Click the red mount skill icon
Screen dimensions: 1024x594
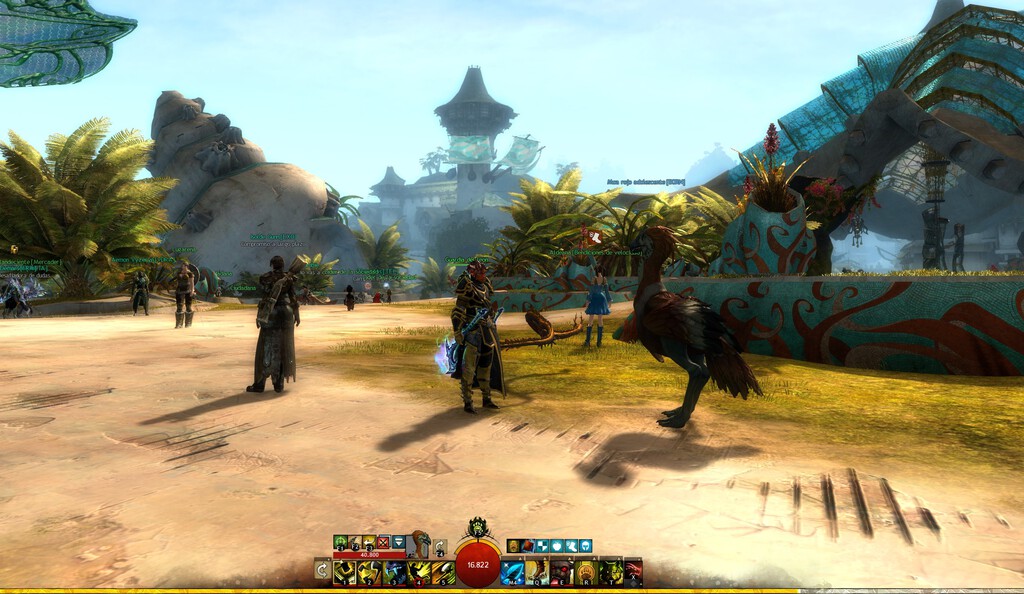(x=632, y=572)
